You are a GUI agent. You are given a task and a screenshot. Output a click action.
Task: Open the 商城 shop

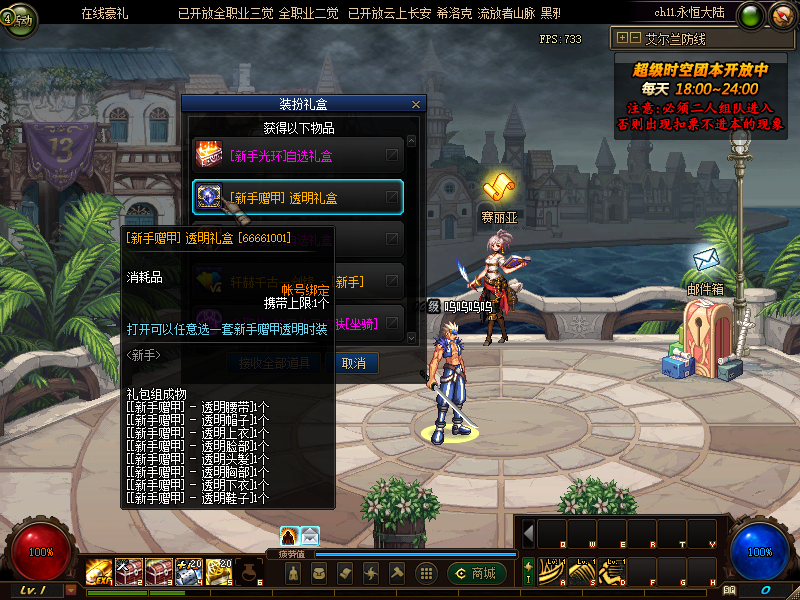[477, 573]
